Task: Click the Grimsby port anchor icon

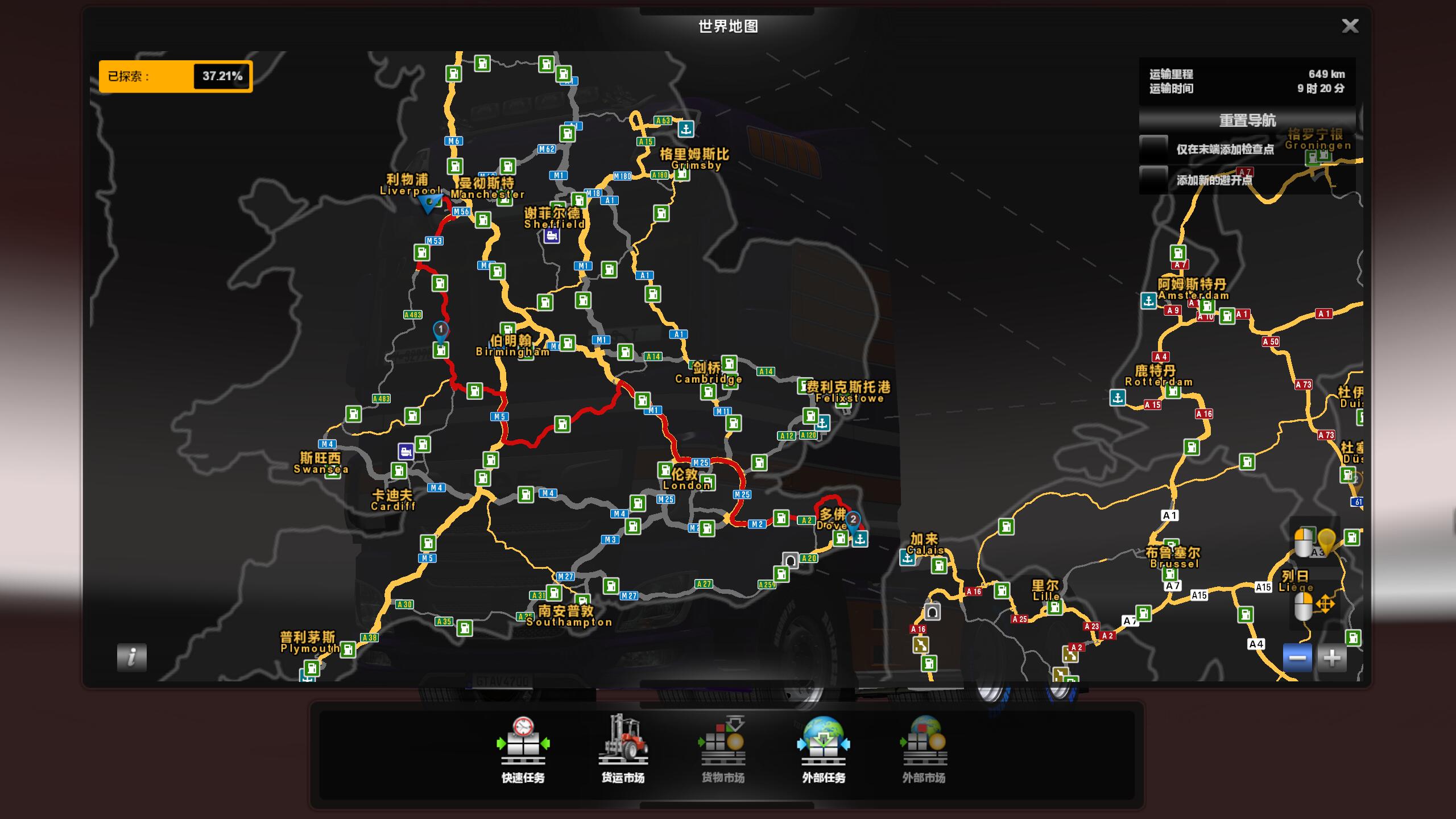Action: pyautogui.click(x=686, y=129)
